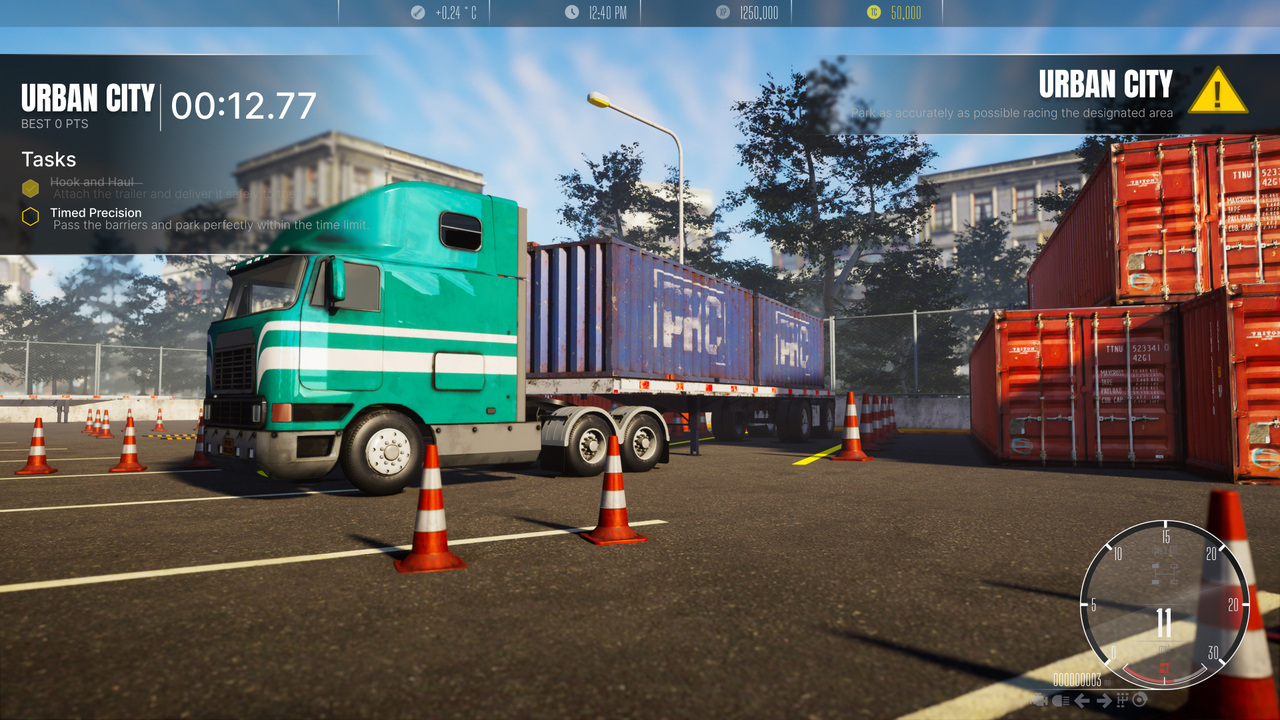1280x720 pixels.
Task: Toggle the Timed Precision objective hexagon
Action: (x=30, y=214)
